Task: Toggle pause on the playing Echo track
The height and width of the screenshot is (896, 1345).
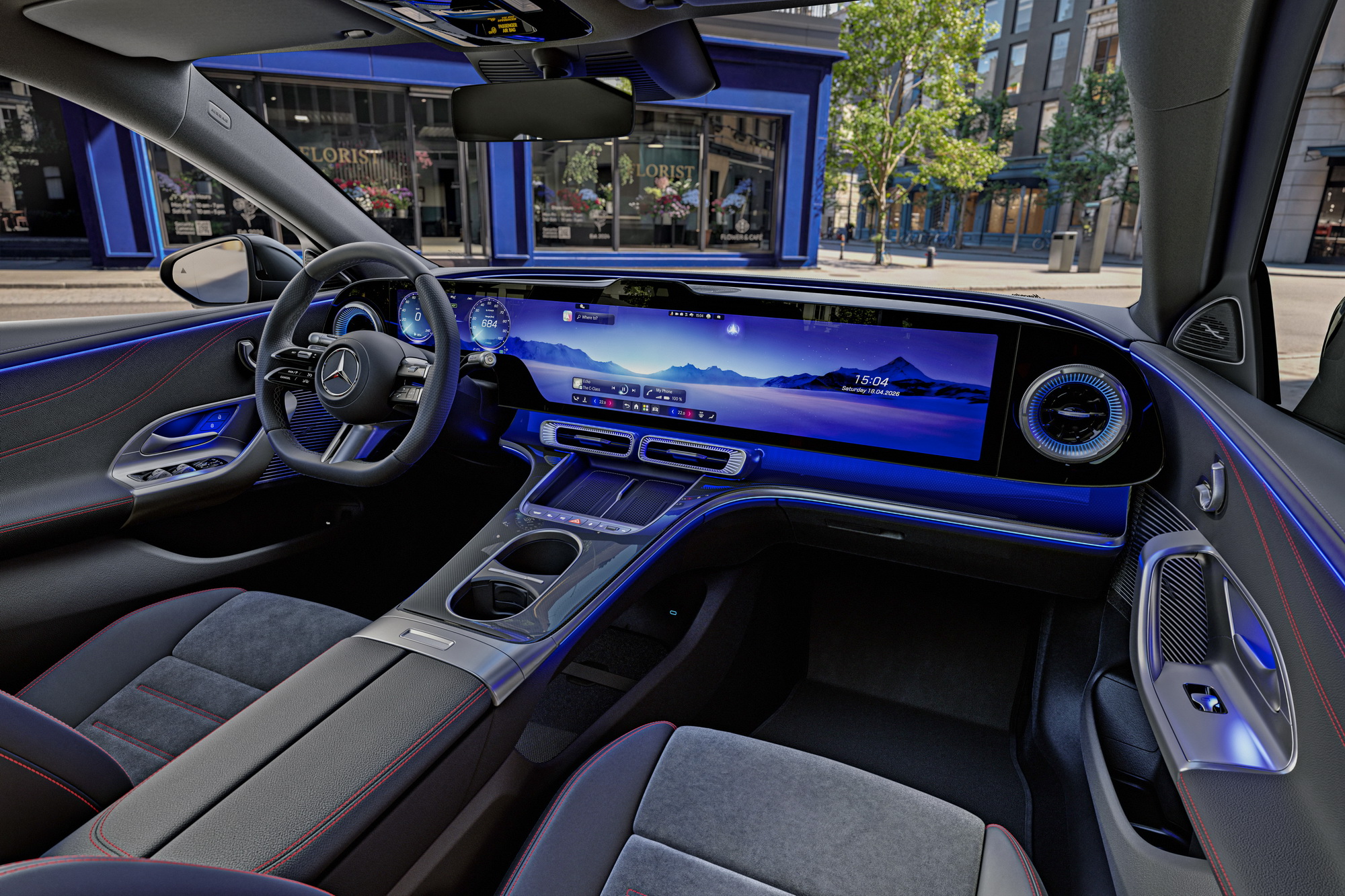Action: click(623, 389)
